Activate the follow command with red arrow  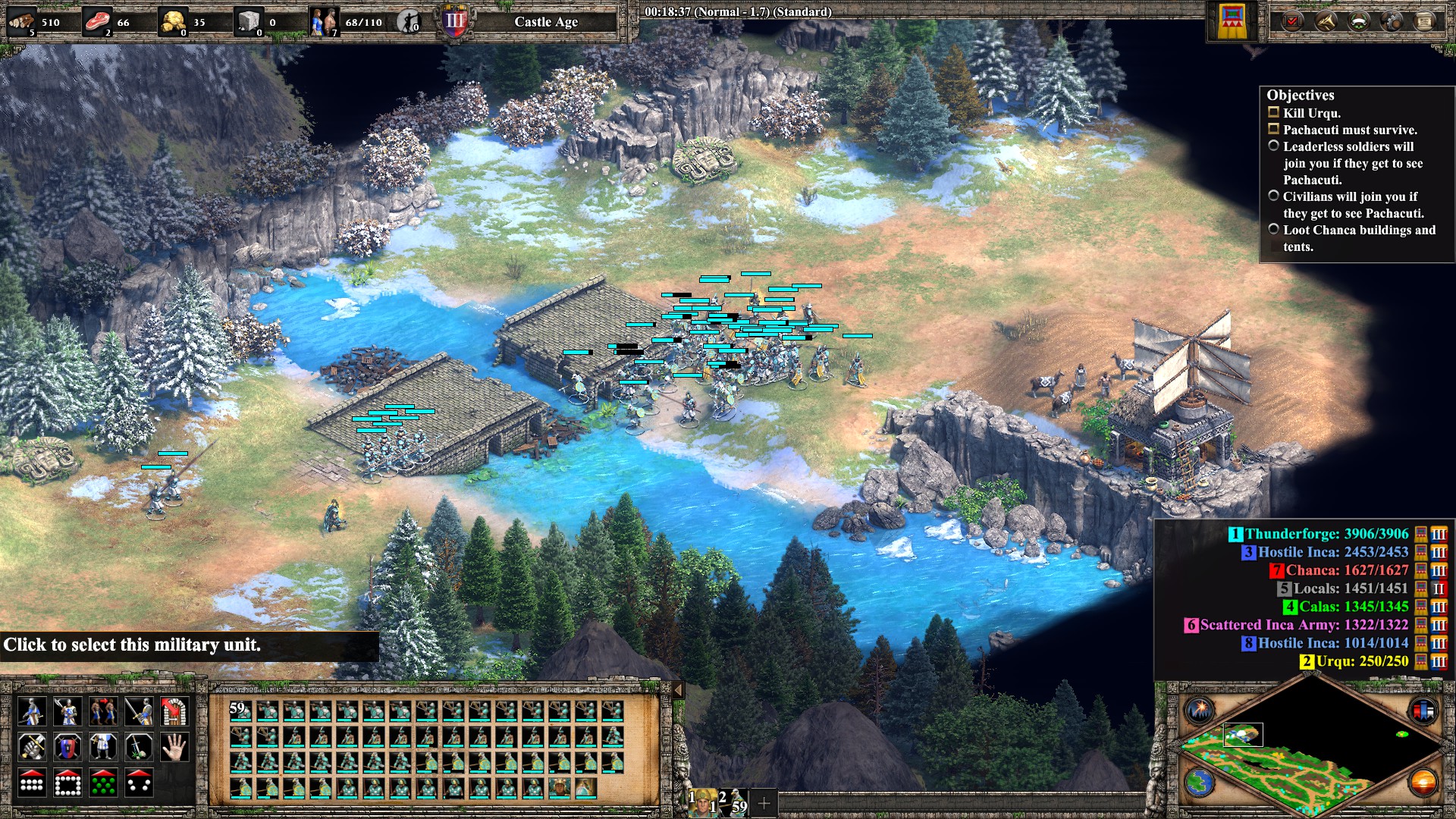click(103, 711)
